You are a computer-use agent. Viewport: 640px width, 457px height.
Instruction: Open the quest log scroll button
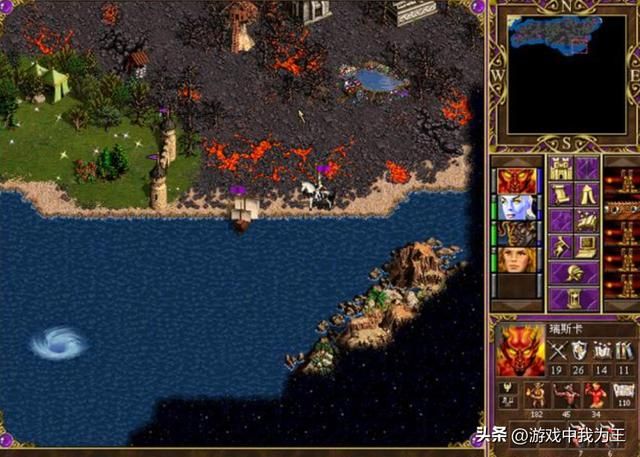[561, 194]
